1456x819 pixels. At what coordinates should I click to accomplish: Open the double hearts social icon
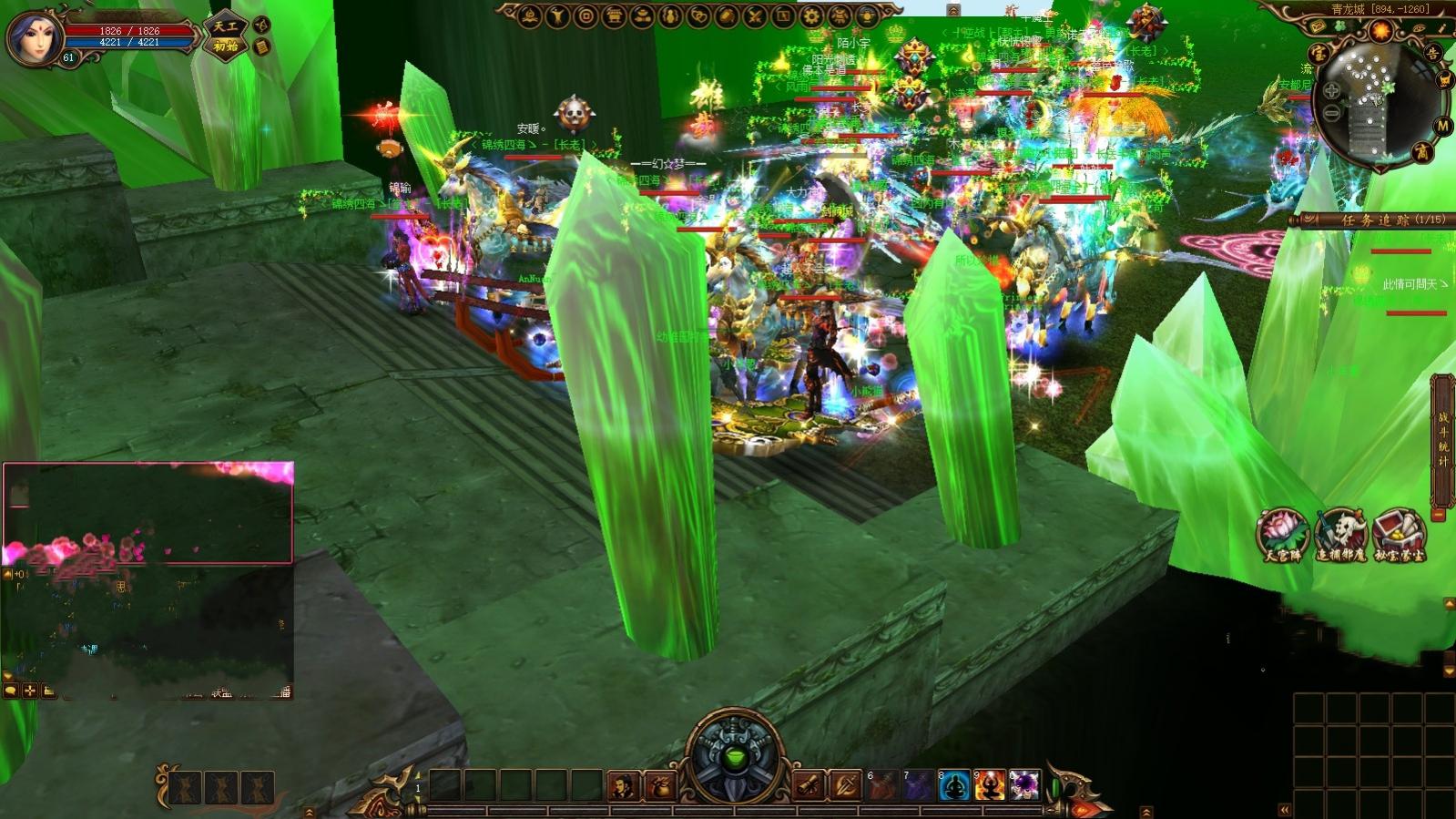(698, 15)
